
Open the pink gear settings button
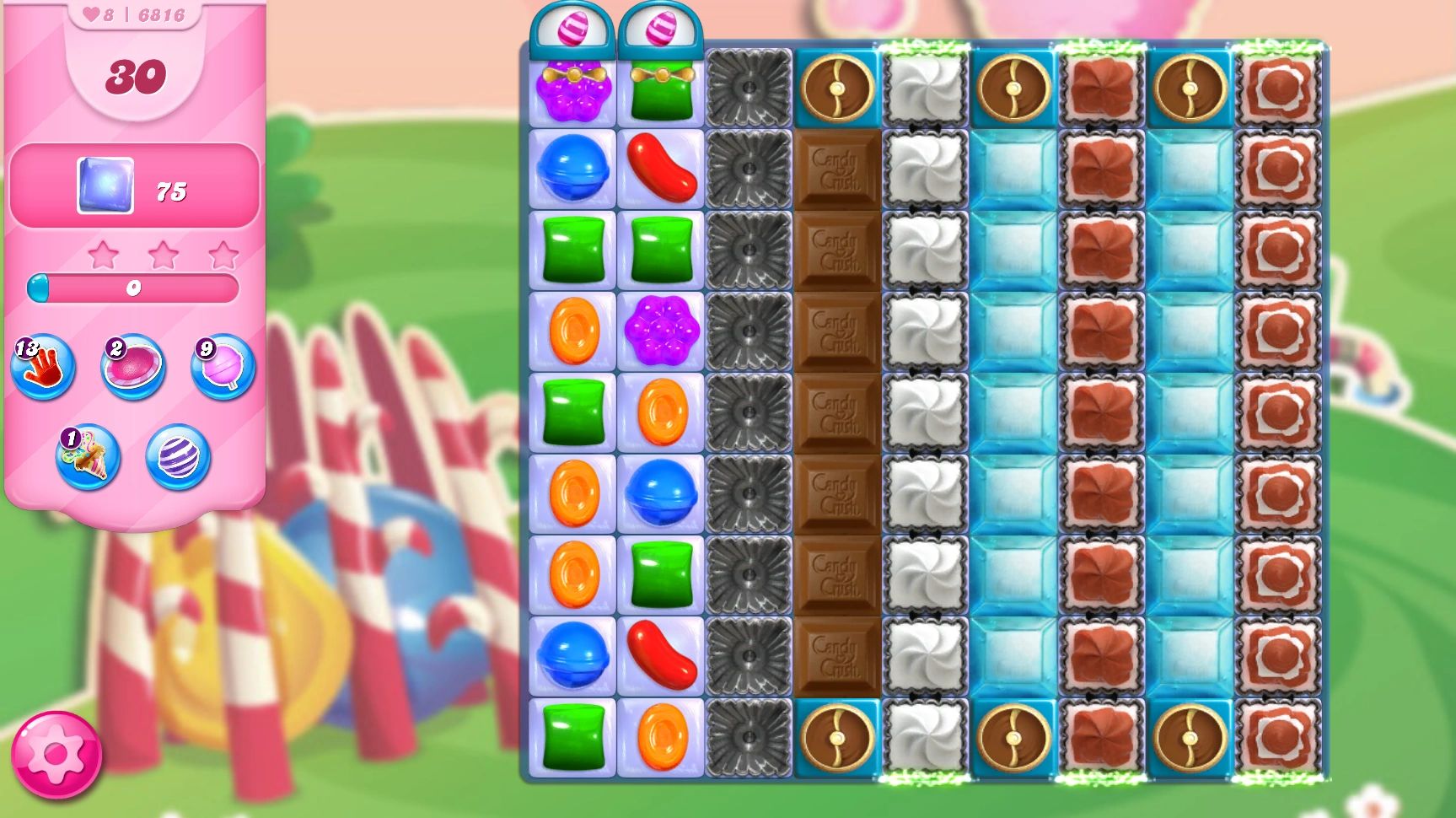click(56, 755)
